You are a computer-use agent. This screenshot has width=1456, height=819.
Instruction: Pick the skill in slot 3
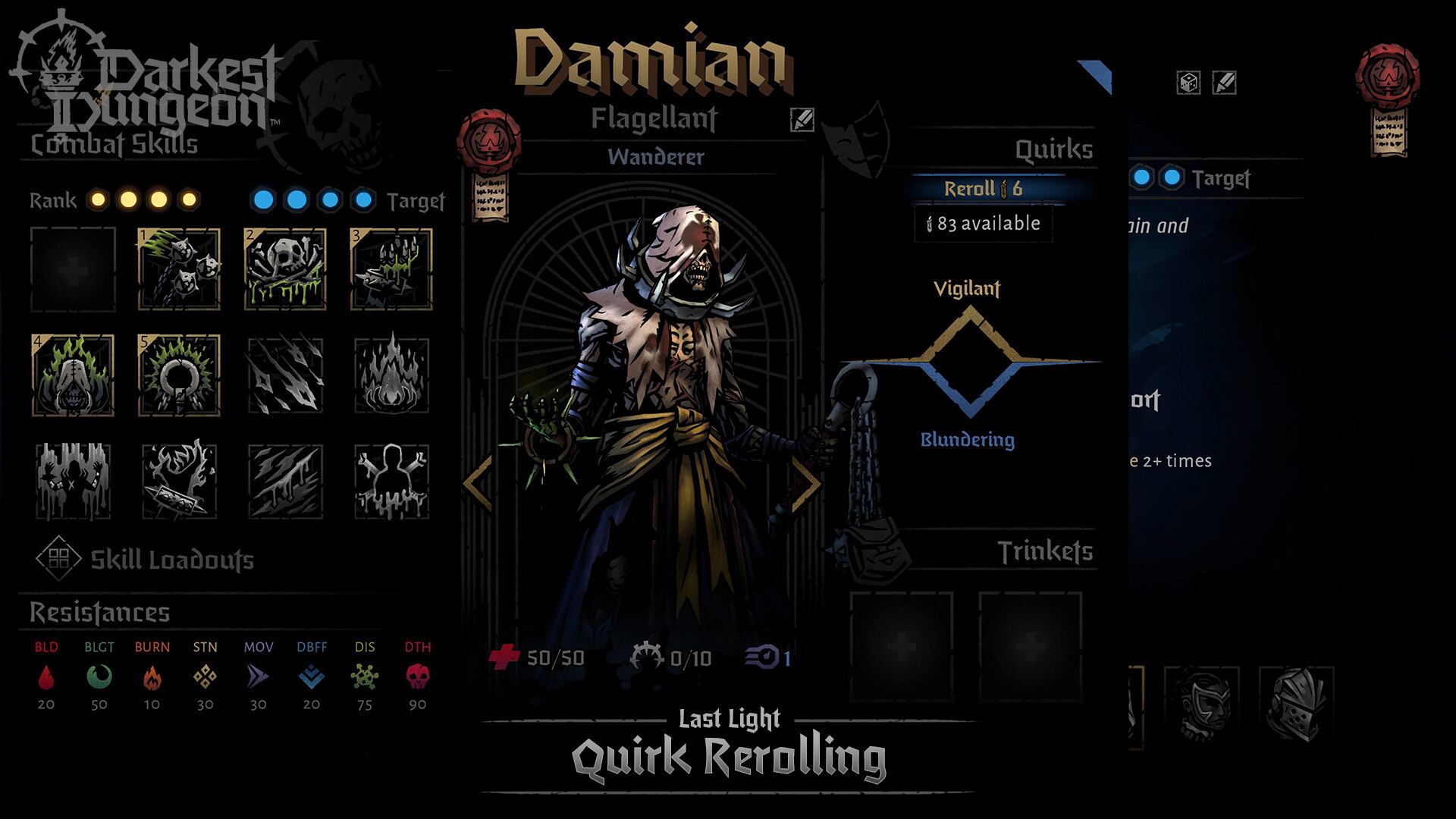(x=391, y=269)
